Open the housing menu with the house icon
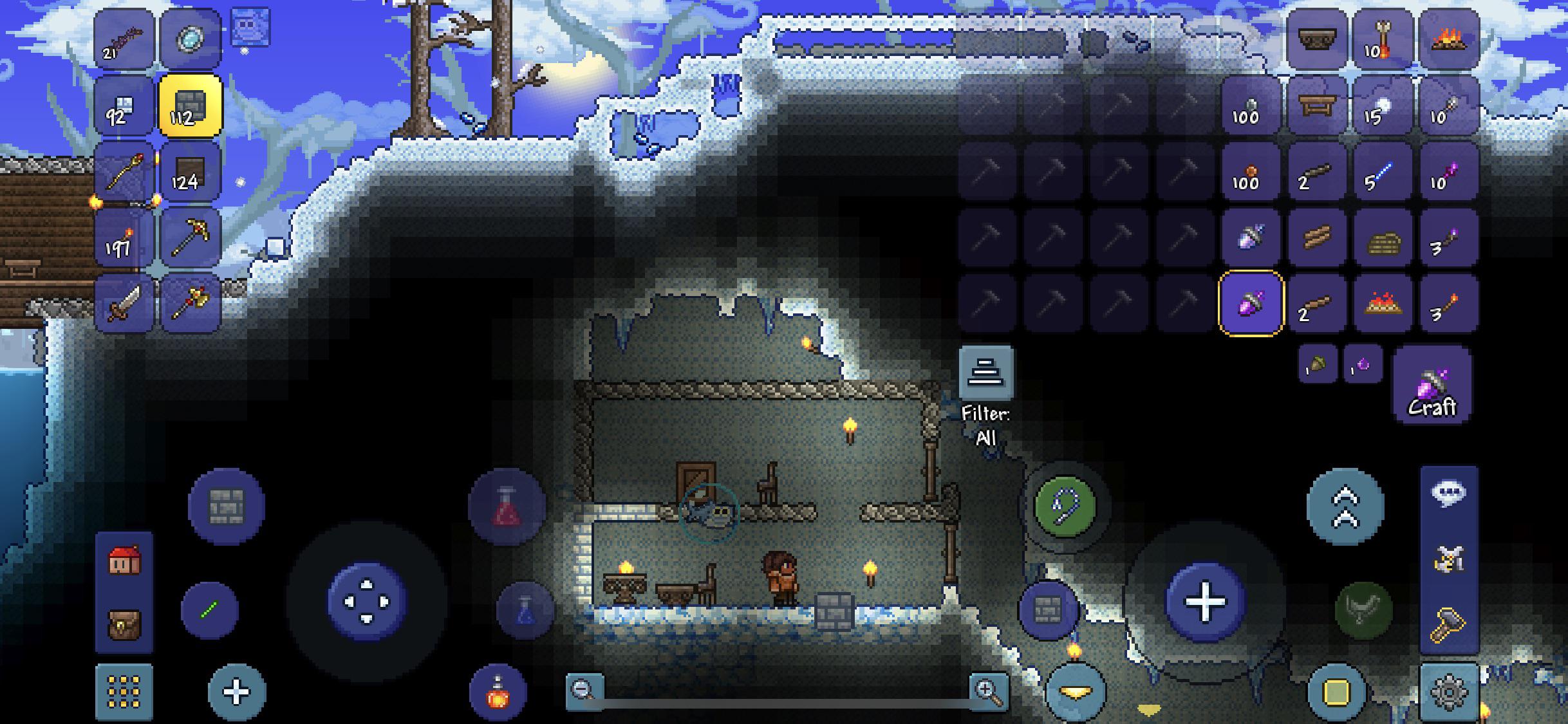The image size is (1568, 724). (x=125, y=561)
